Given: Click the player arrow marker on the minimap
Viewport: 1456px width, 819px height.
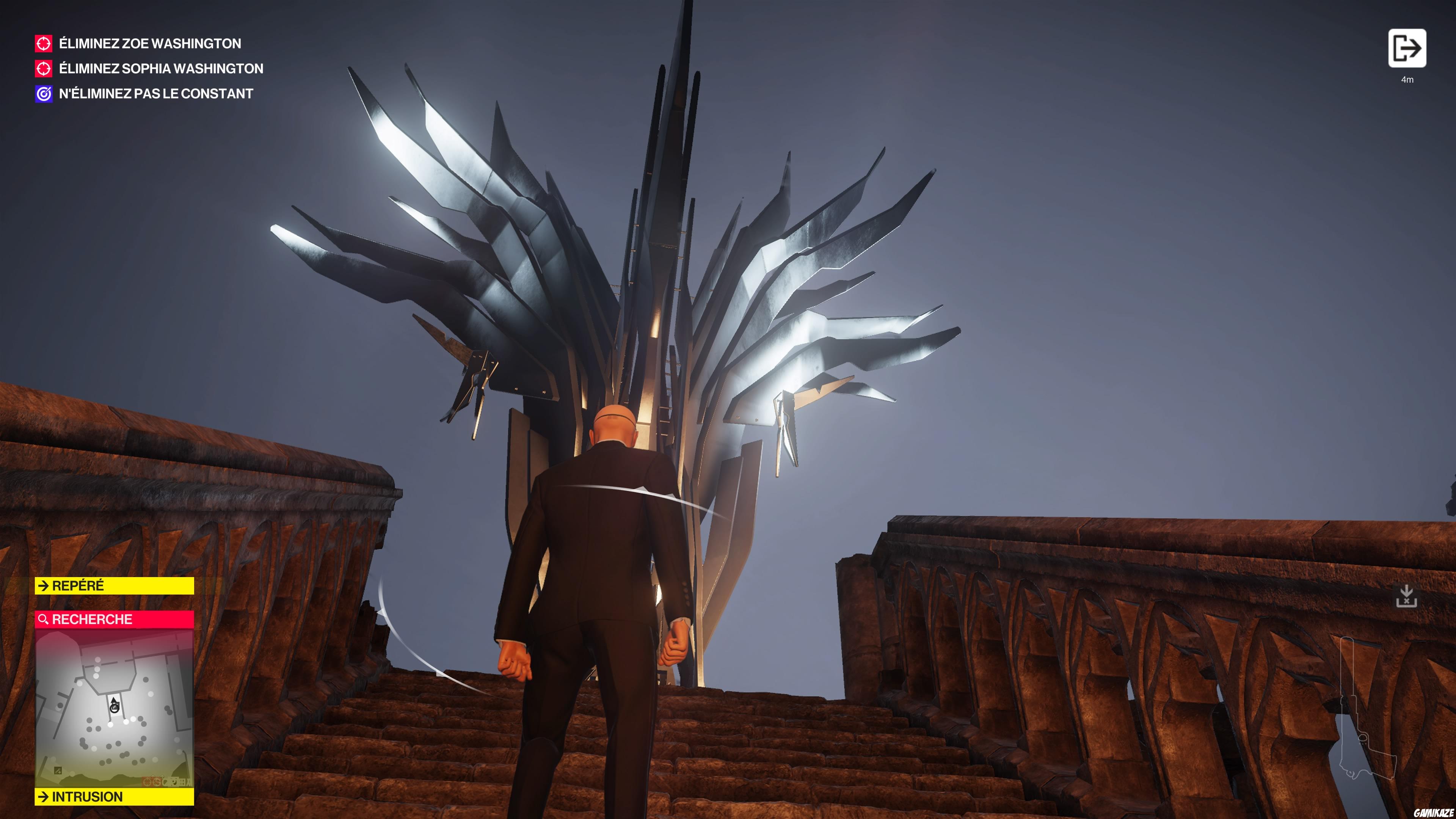Looking at the screenshot, I should coord(114,703).
